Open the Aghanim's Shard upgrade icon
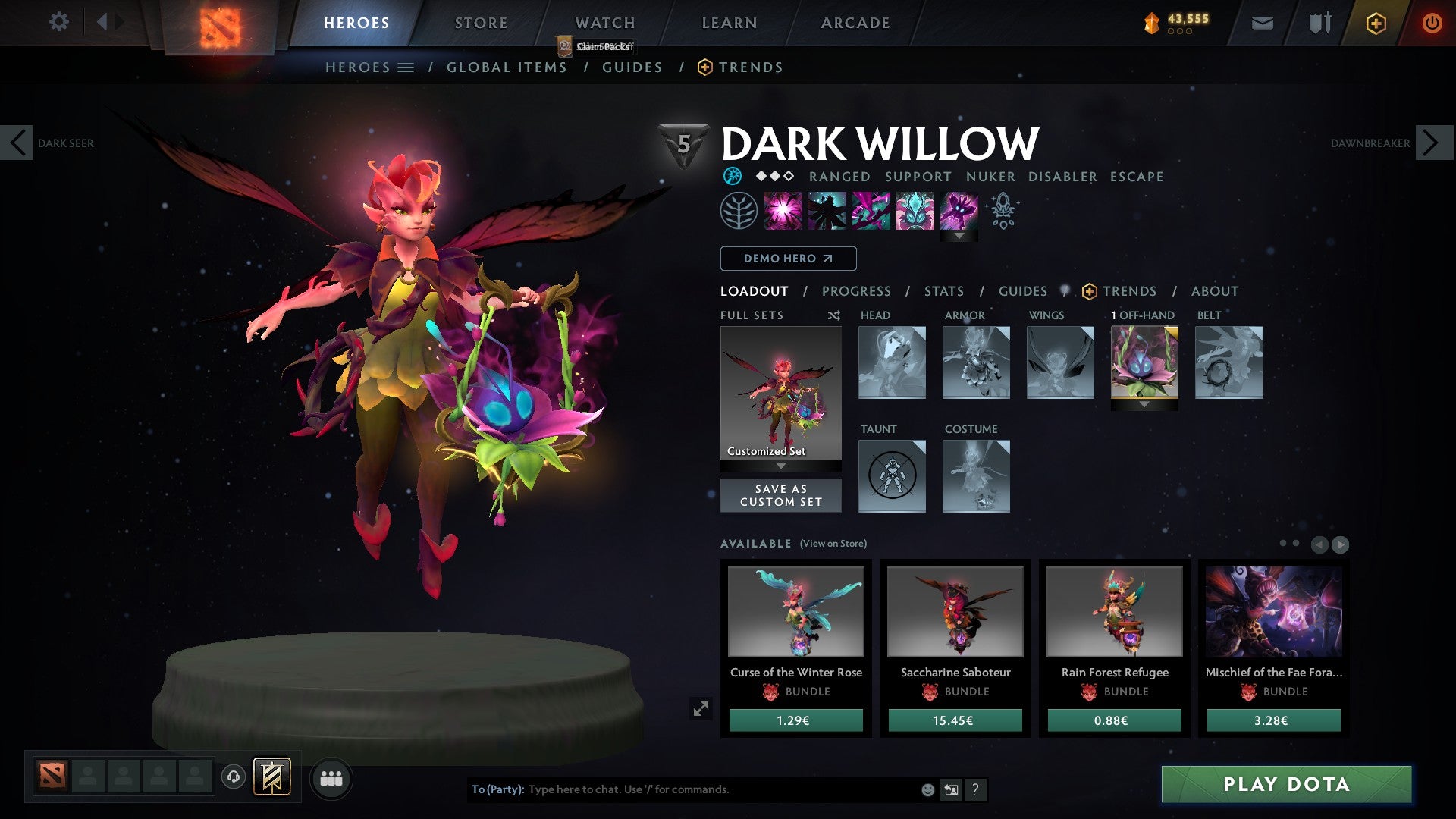1456x819 pixels. click(1004, 211)
